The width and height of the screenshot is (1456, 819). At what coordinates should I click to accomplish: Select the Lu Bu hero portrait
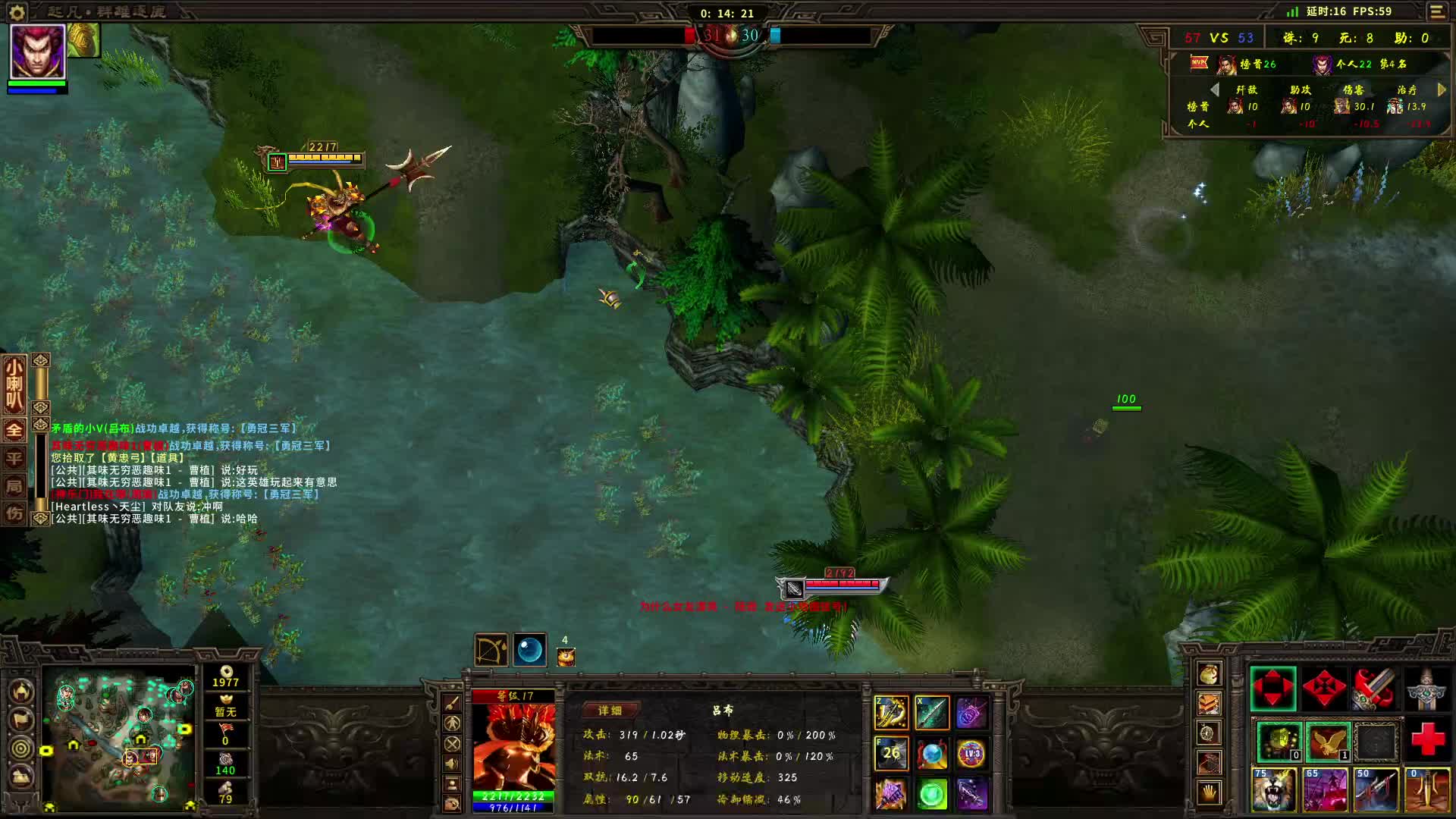pos(37,52)
